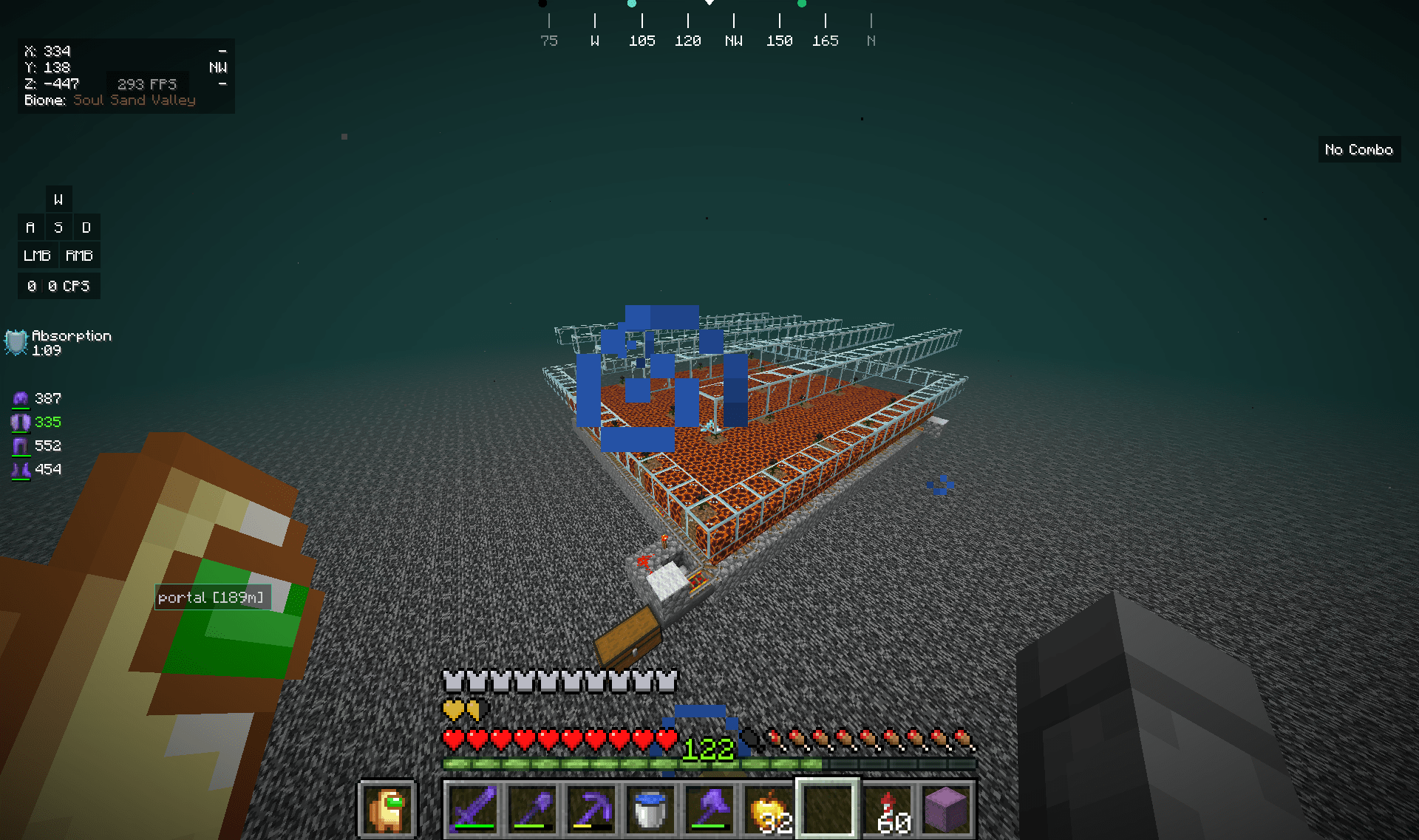Click the portal [189m] waypoint label

point(212,597)
